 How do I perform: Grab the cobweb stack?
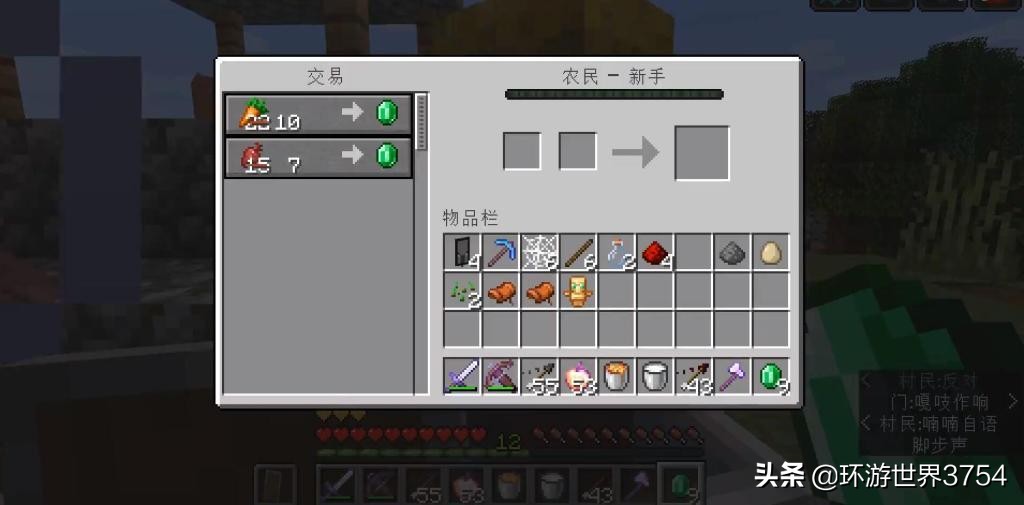click(539, 253)
